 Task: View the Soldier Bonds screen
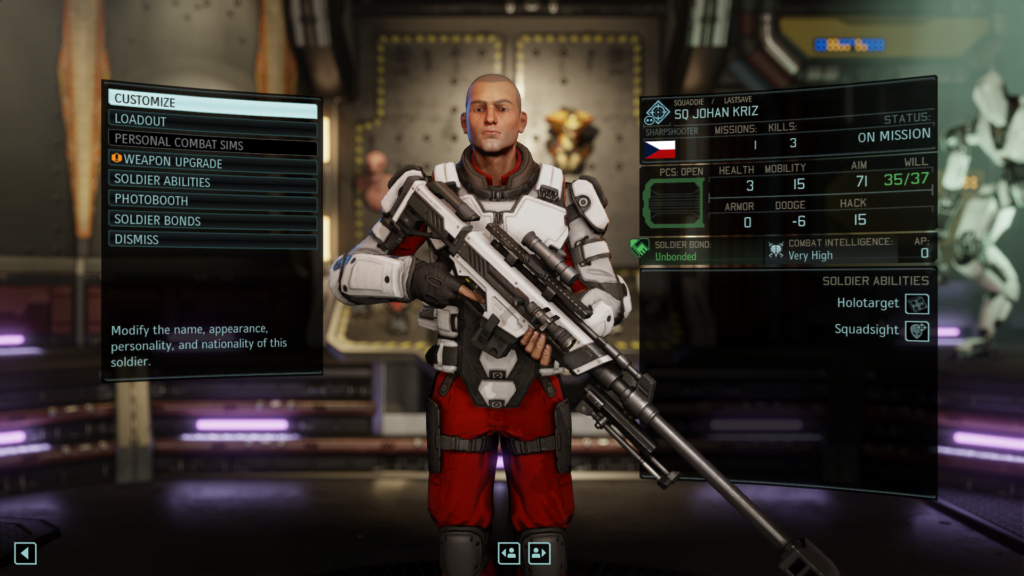(x=212, y=220)
